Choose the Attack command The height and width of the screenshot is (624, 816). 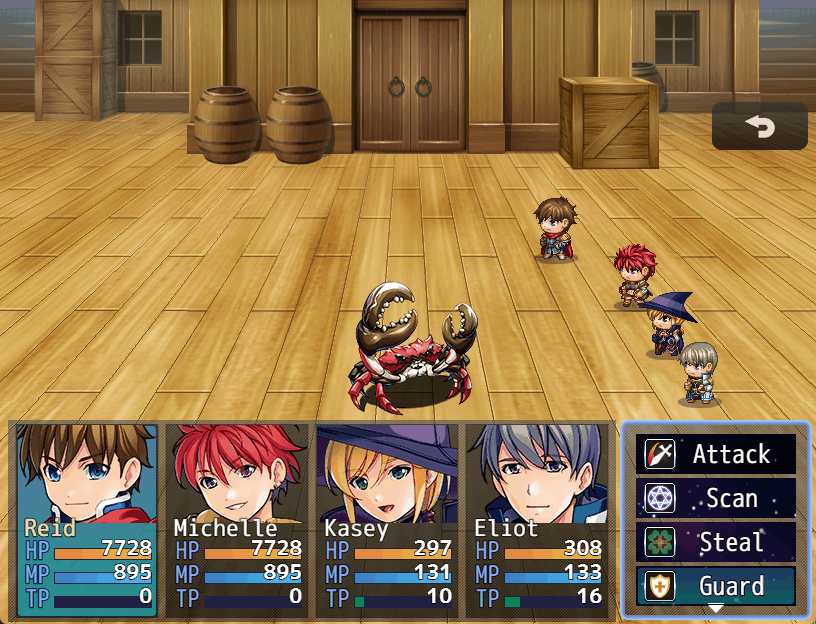coord(716,454)
